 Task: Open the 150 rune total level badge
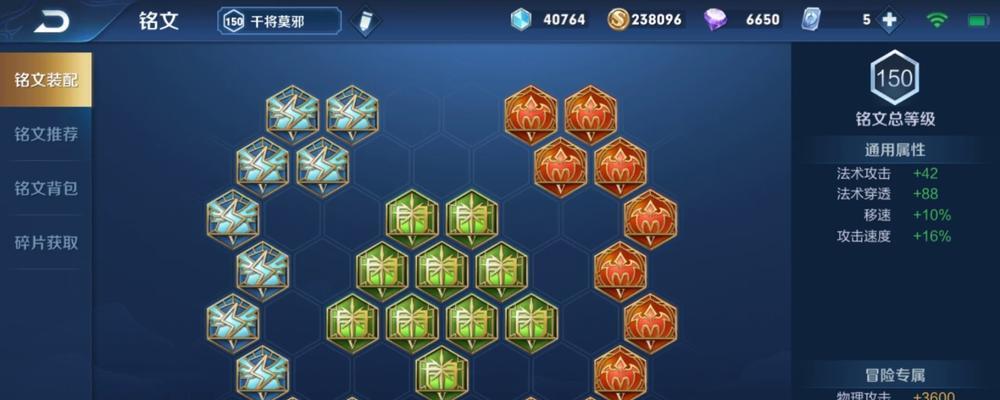click(x=894, y=78)
